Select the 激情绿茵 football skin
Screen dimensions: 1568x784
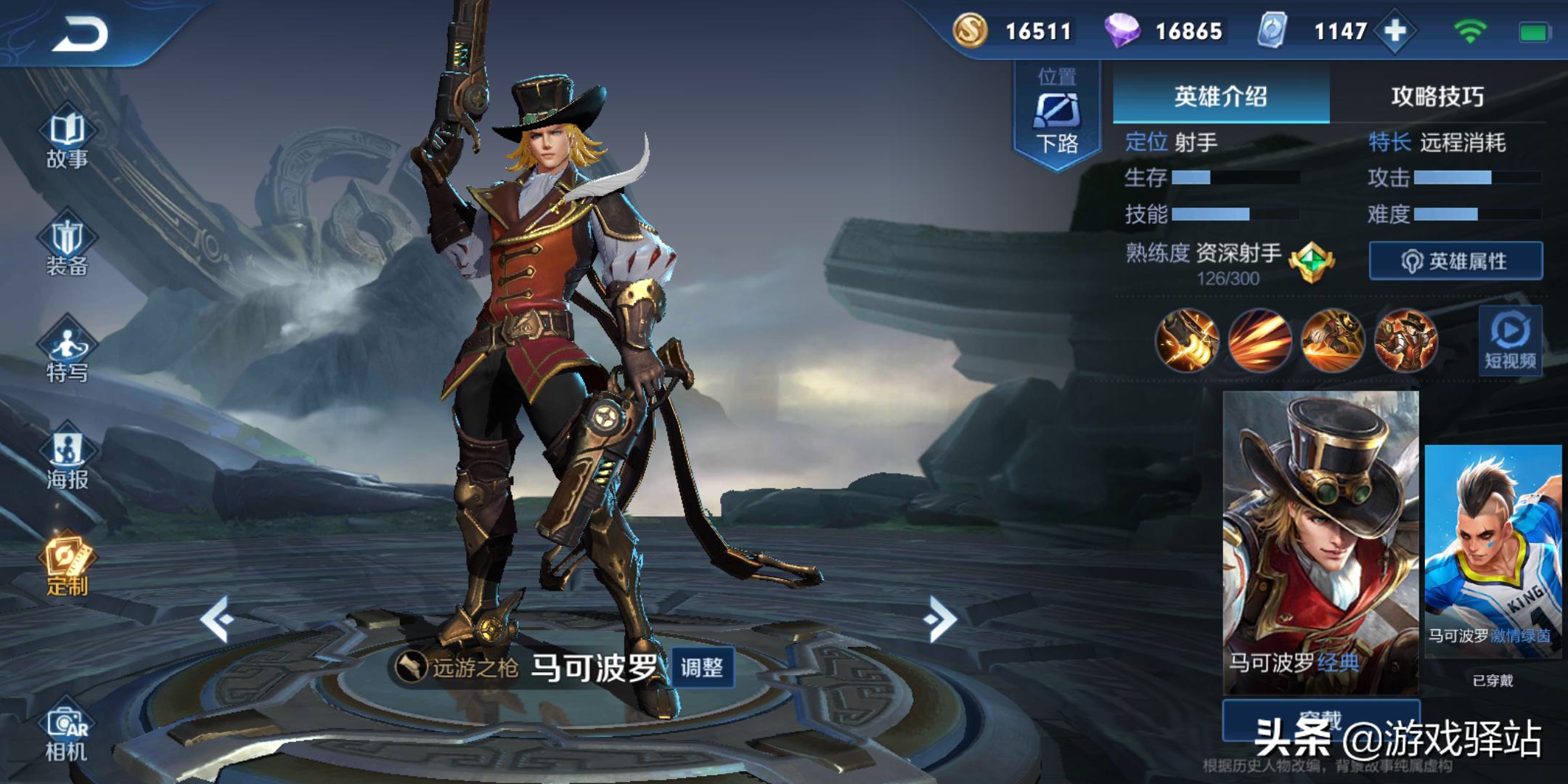(x=1493, y=550)
